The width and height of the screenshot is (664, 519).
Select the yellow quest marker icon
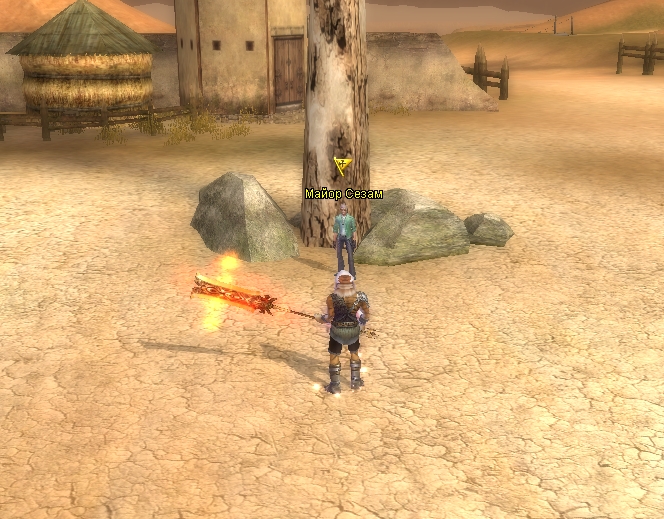[343, 166]
